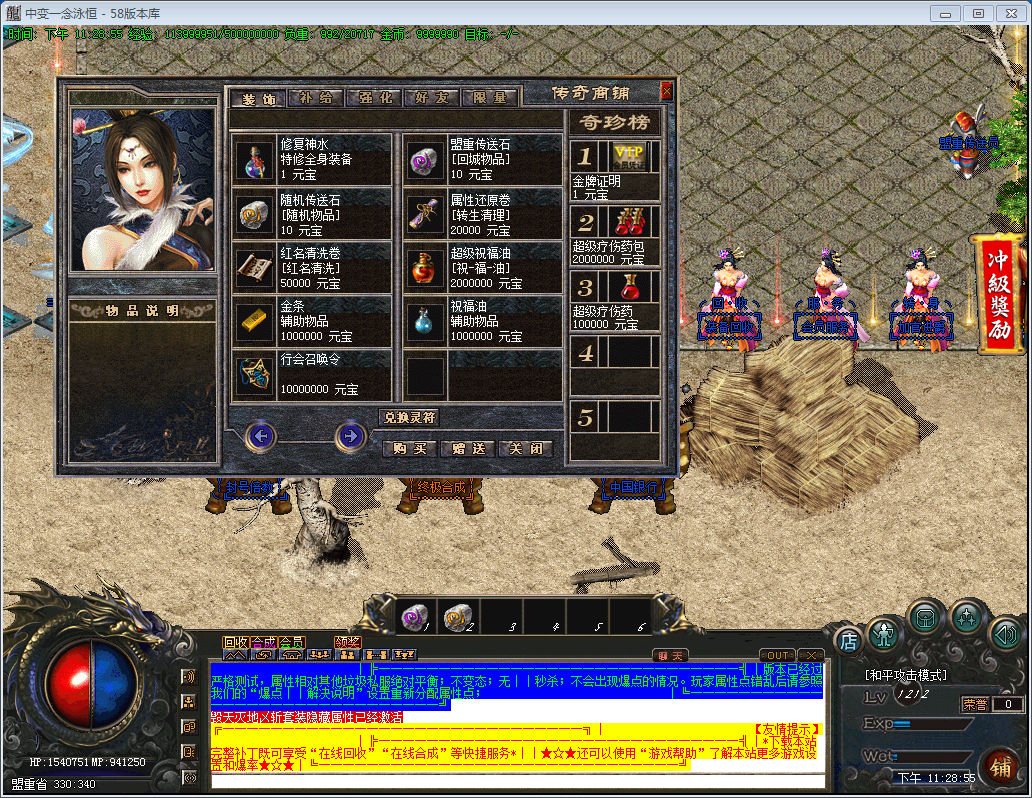Open the 强化 shop tab
Image resolution: width=1032 pixels, height=798 pixels.
374,98
